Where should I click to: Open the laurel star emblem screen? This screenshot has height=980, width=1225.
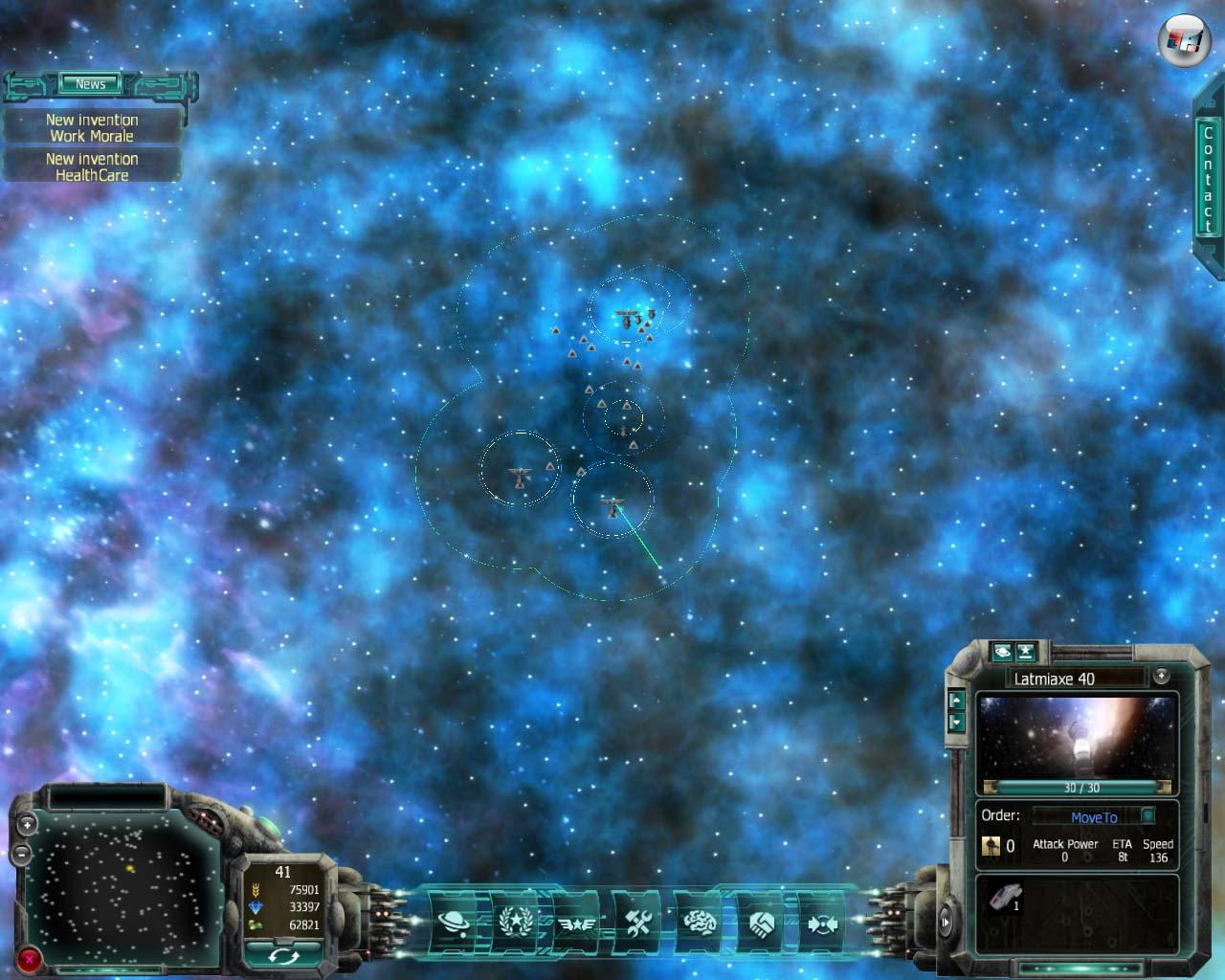517,923
